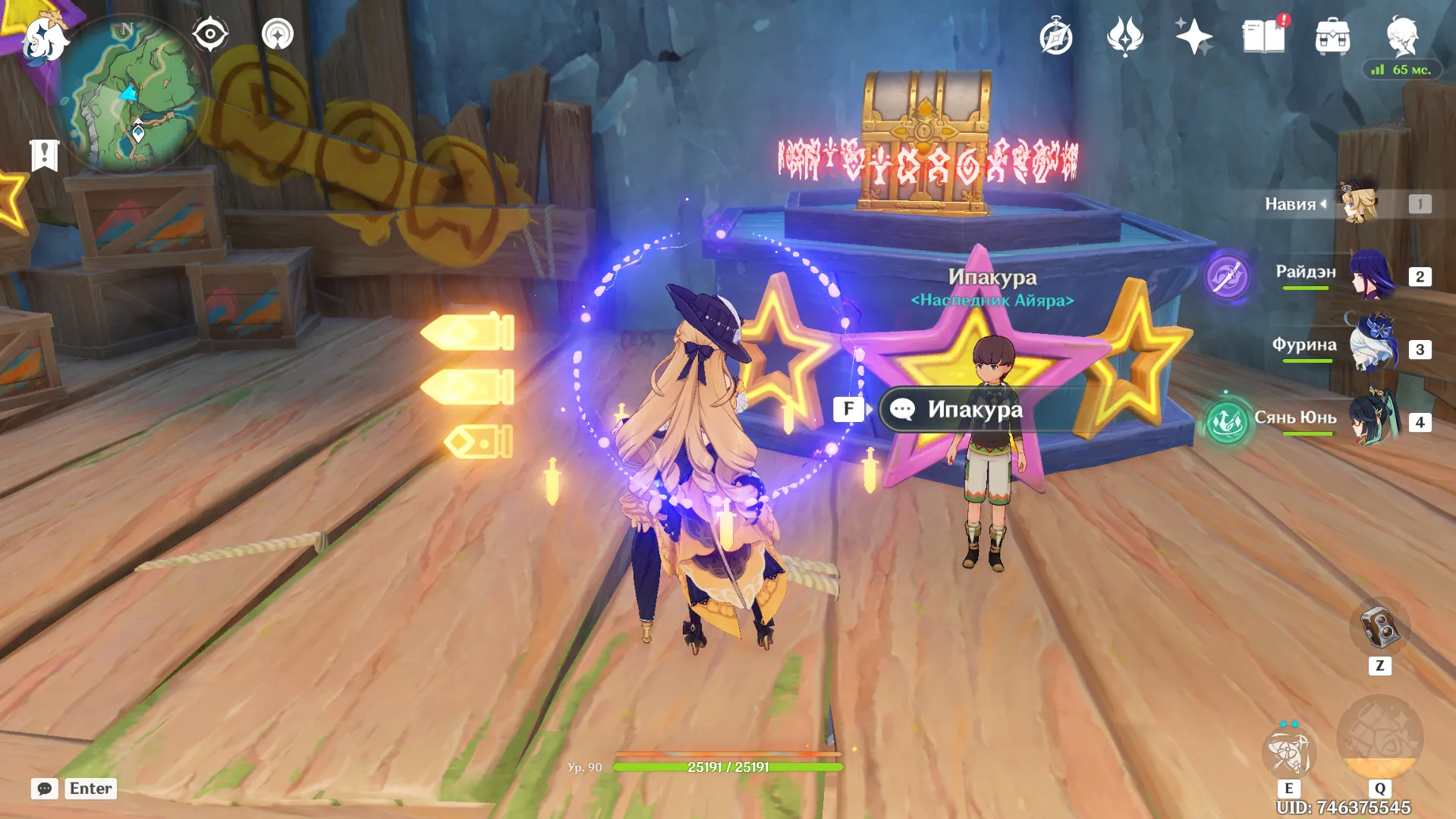Open the compass adventure icon
Viewport: 1456px width, 819px height.
tap(1055, 37)
